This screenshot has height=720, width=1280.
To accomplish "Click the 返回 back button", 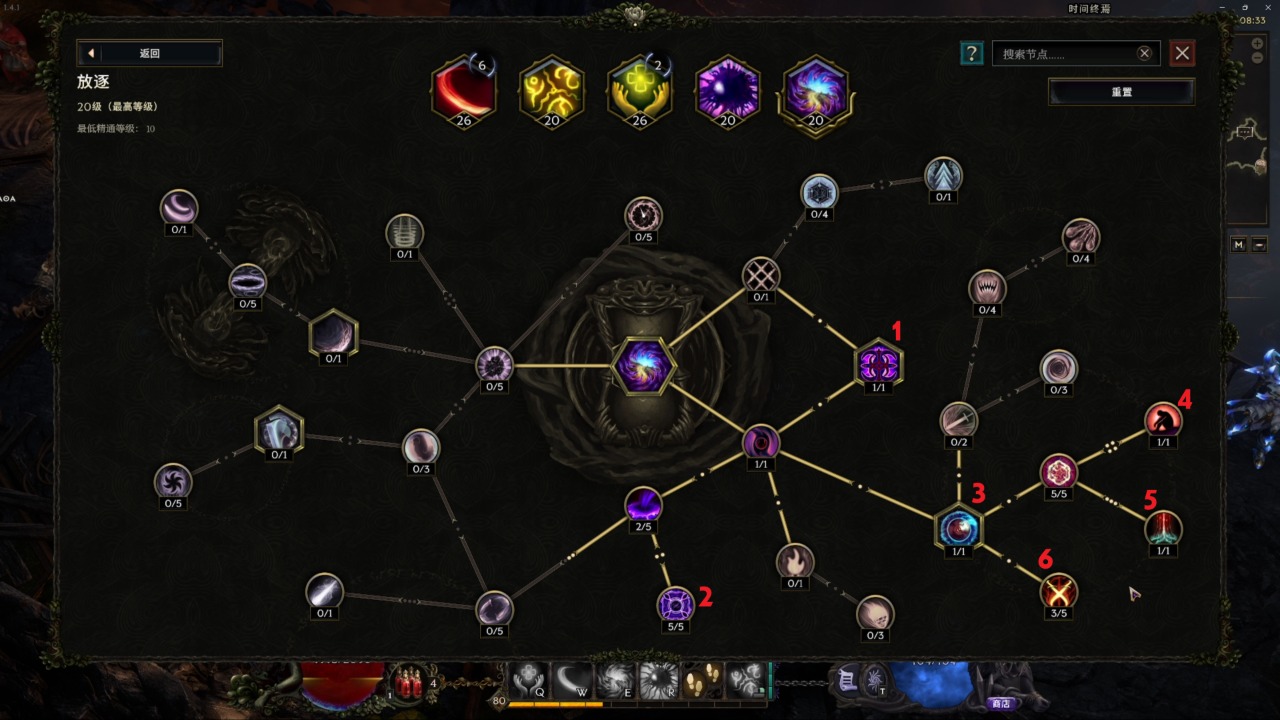I will 149,53.
